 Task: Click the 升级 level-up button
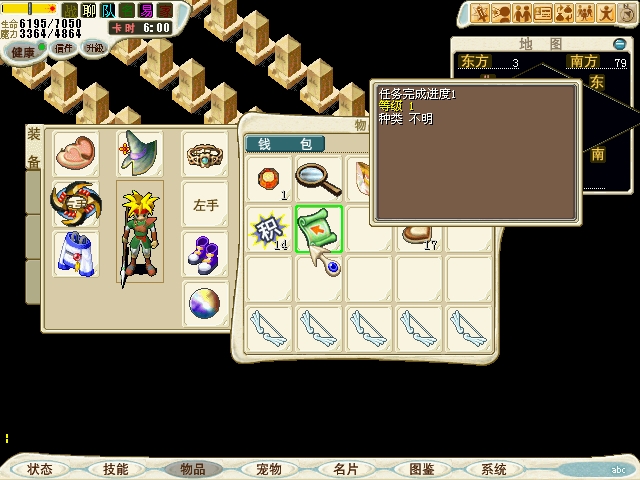pyautogui.click(x=94, y=47)
